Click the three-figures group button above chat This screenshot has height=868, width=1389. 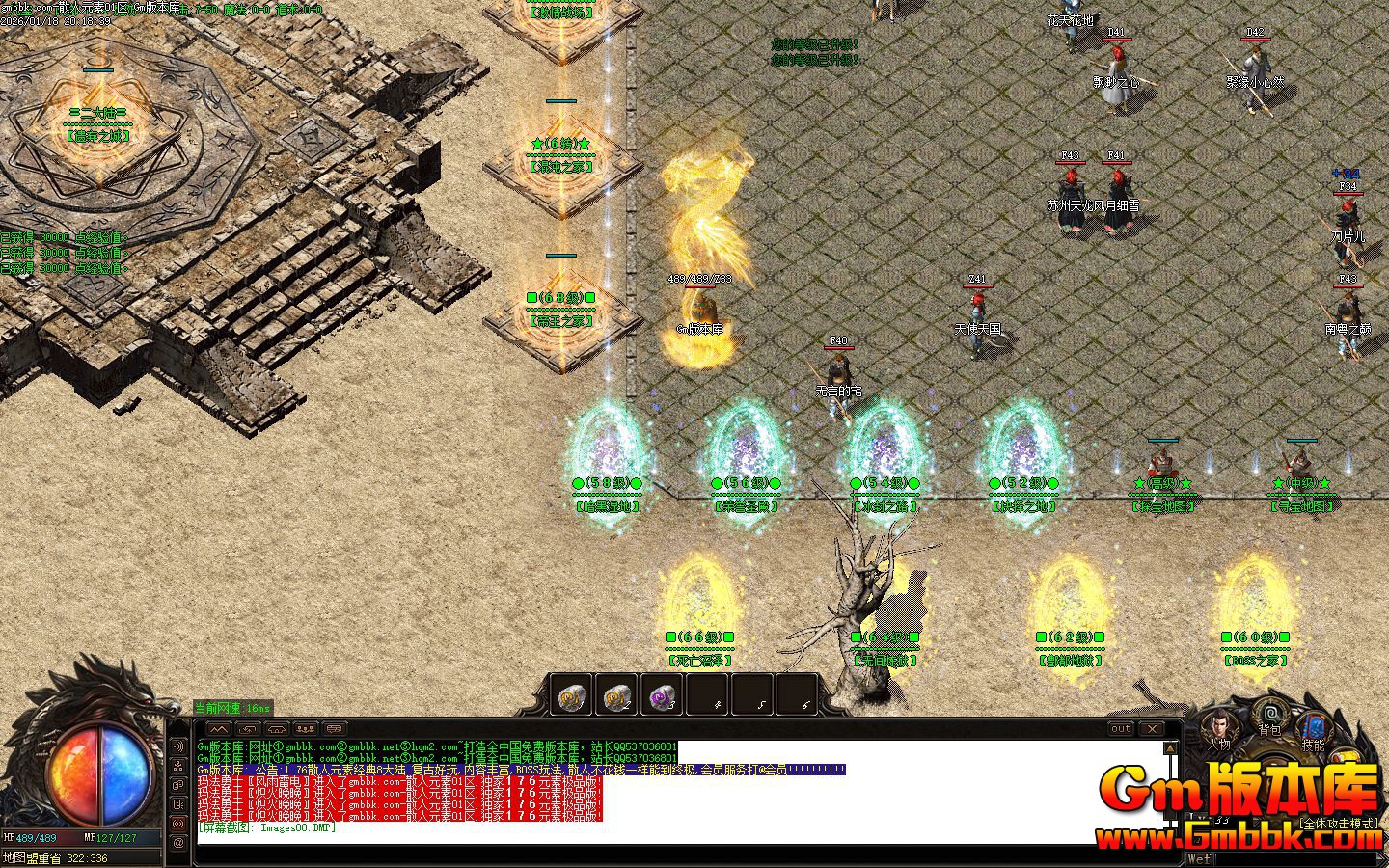(x=306, y=728)
